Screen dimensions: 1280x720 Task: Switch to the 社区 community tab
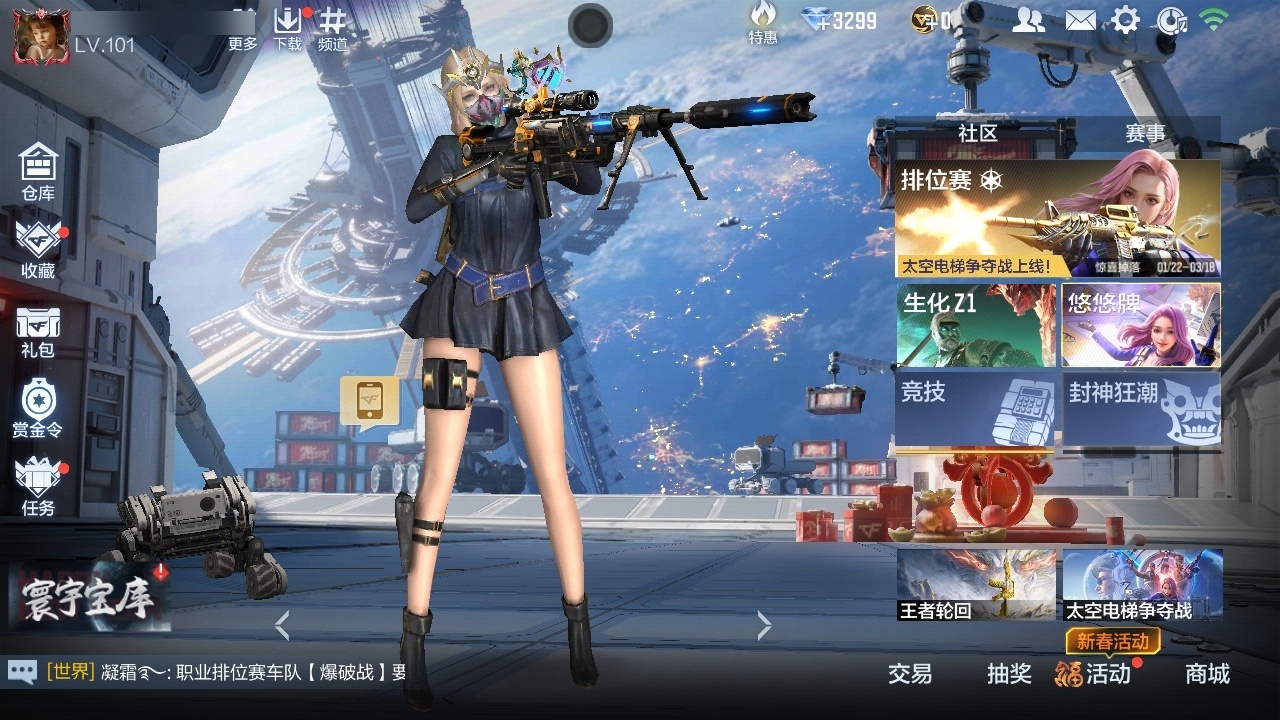pyautogui.click(x=977, y=133)
